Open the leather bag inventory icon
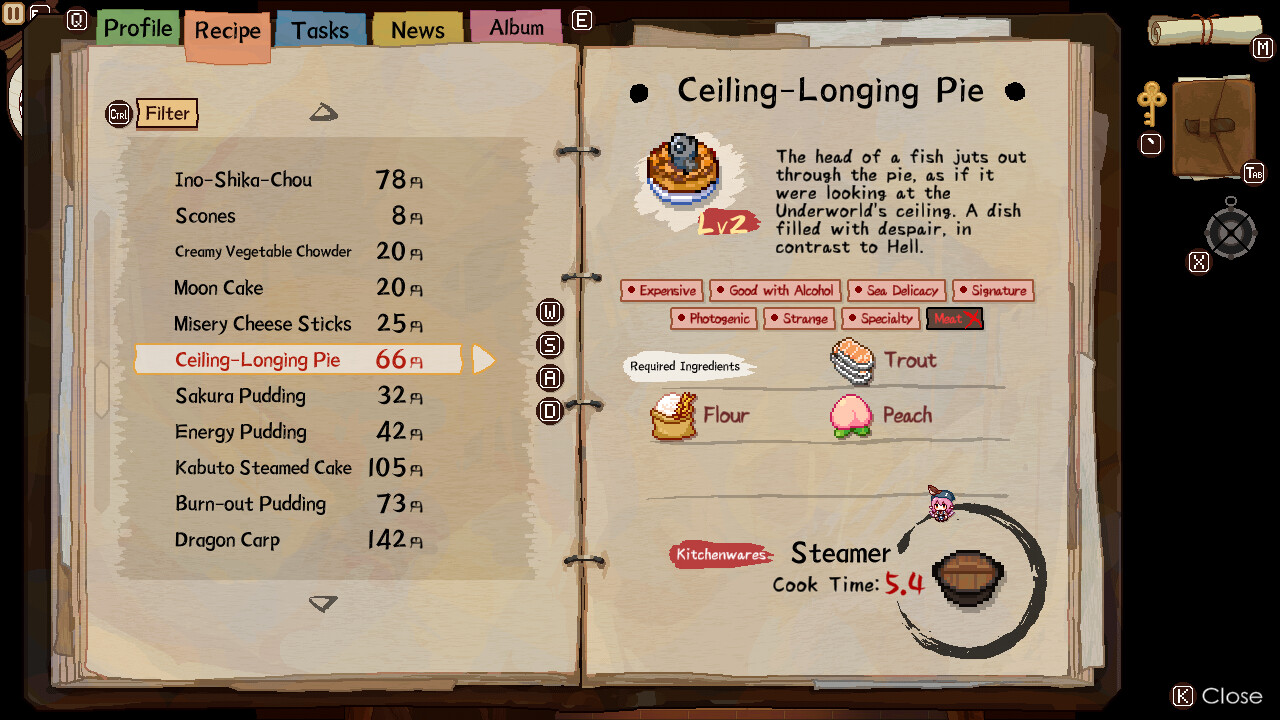 (1212, 130)
